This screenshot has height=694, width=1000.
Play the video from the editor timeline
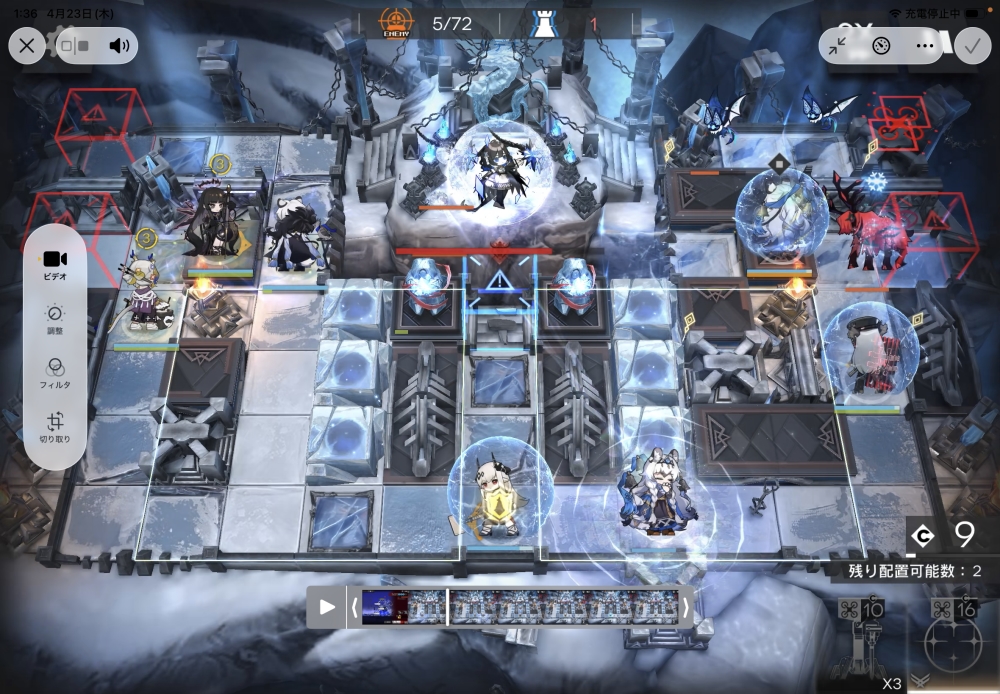point(327,607)
